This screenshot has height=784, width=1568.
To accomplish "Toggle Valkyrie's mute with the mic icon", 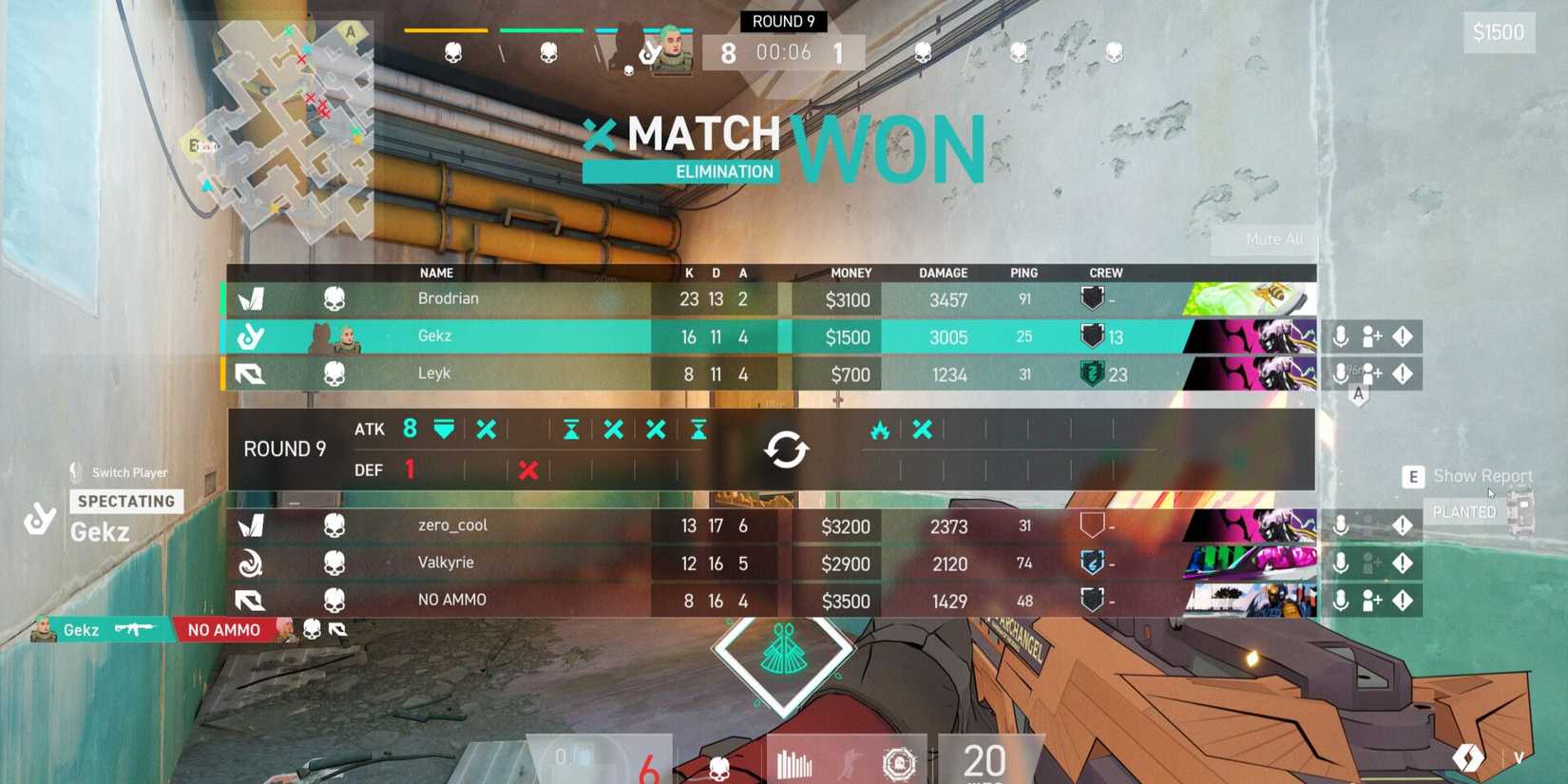I will tap(1341, 563).
